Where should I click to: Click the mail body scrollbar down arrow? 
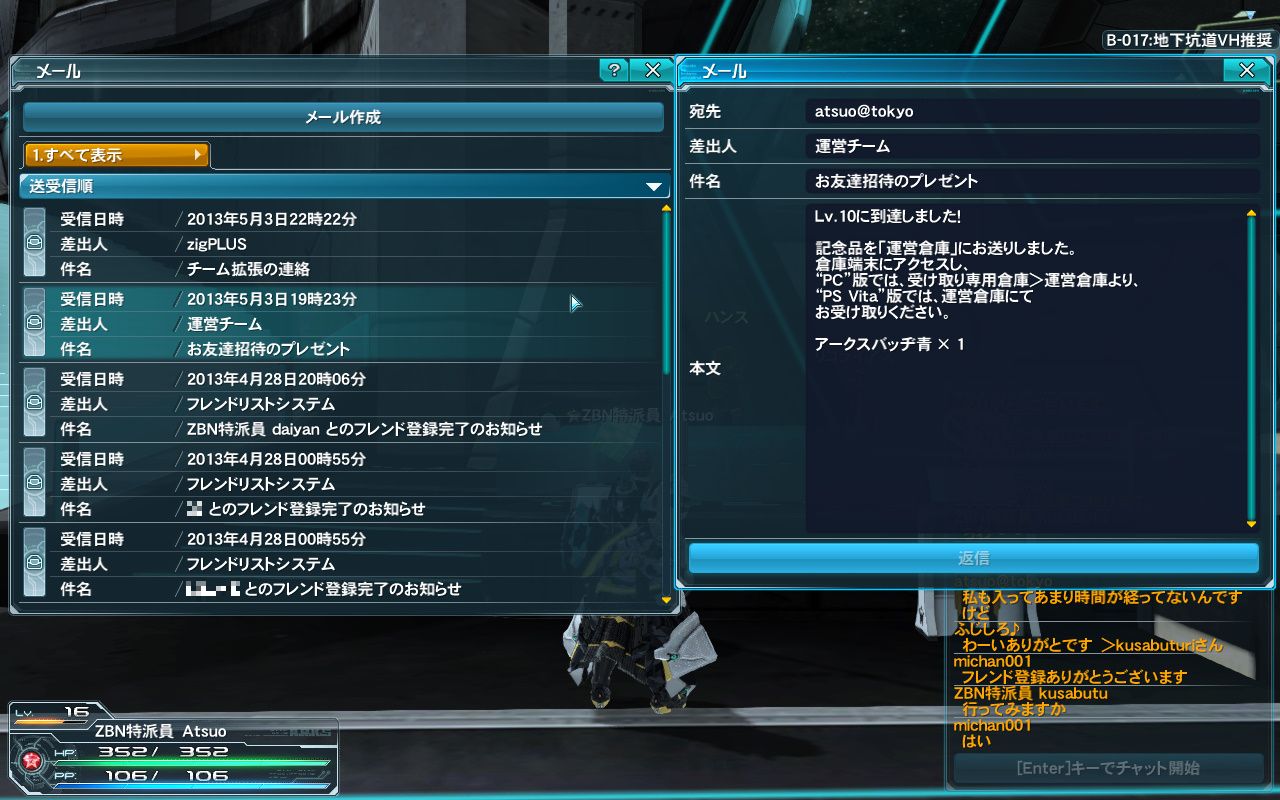tap(1251, 524)
